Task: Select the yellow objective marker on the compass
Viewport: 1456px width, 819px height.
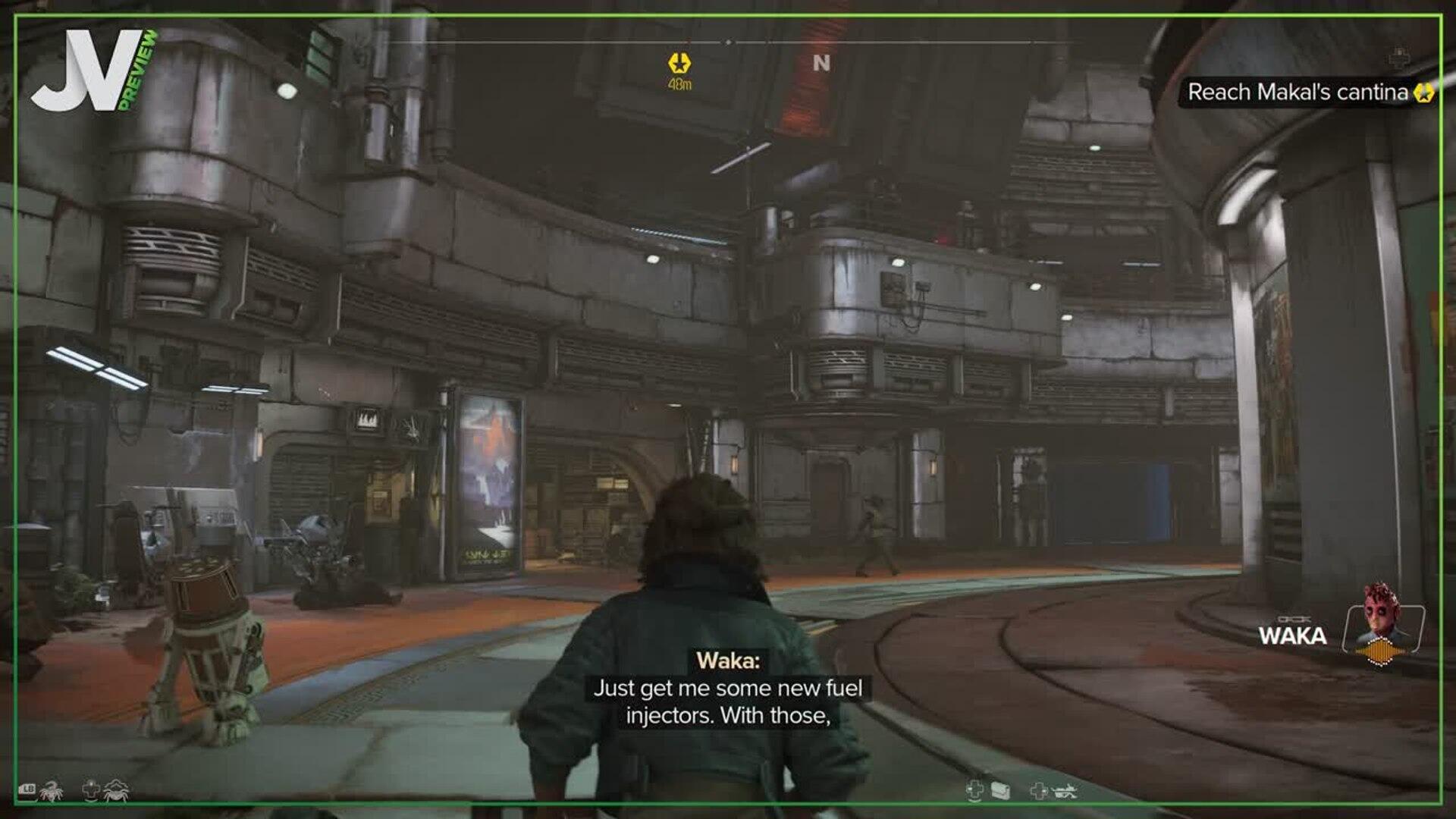Action: click(x=679, y=63)
